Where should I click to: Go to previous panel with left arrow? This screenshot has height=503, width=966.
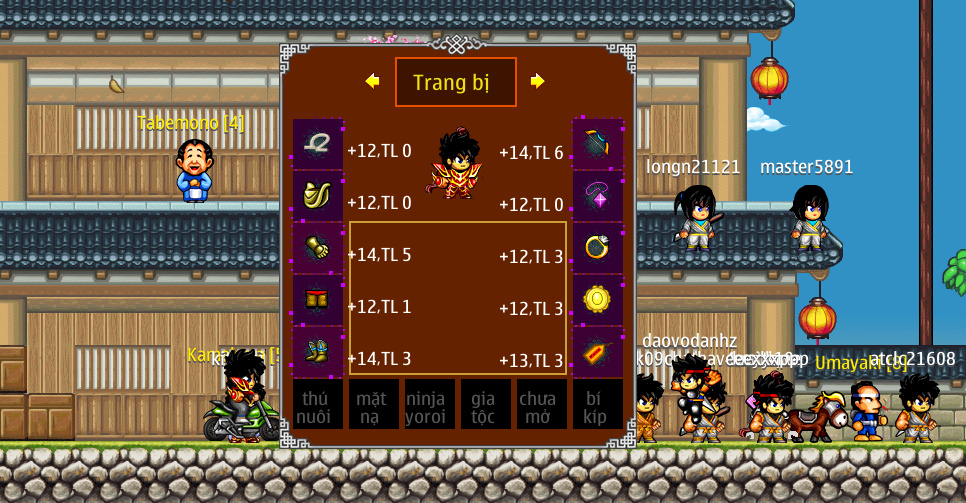coord(372,81)
